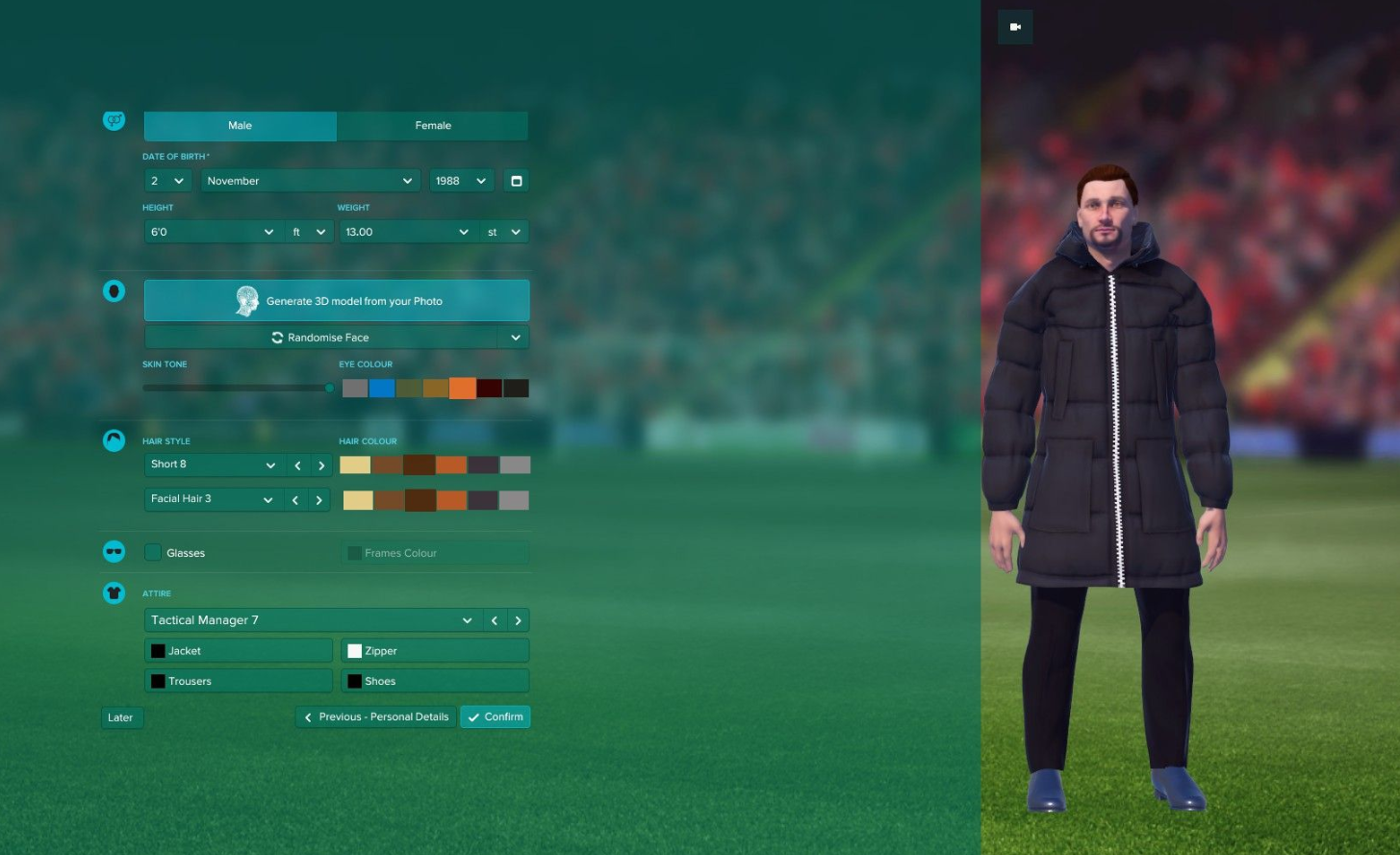Viewport: 1400px width, 855px height.
Task: Adjust the Skin Tone slider handle
Action: 329,388
